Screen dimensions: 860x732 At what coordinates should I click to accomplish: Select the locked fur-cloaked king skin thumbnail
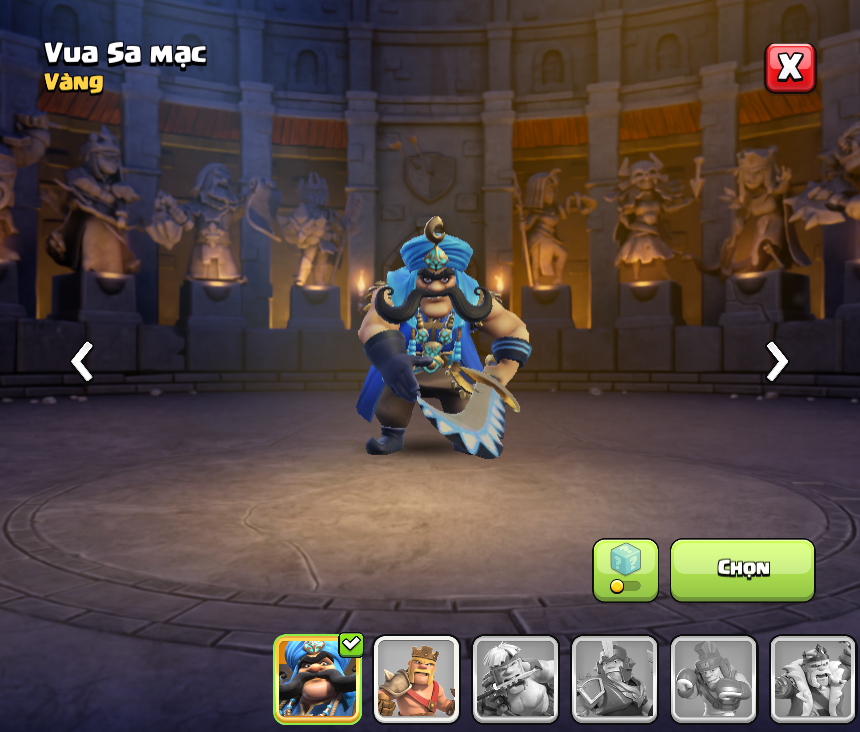pyautogui.click(x=812, y=679)
